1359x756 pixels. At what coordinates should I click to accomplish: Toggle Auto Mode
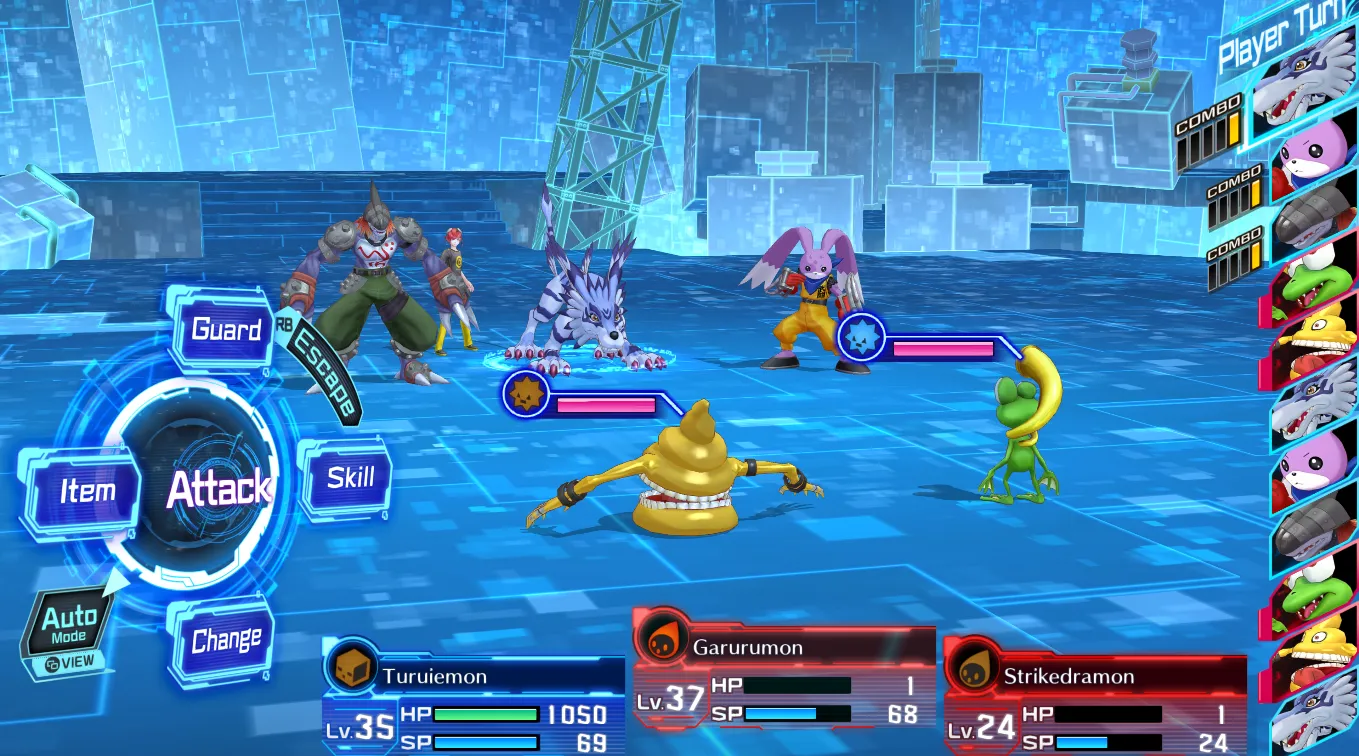click(69, 623)
